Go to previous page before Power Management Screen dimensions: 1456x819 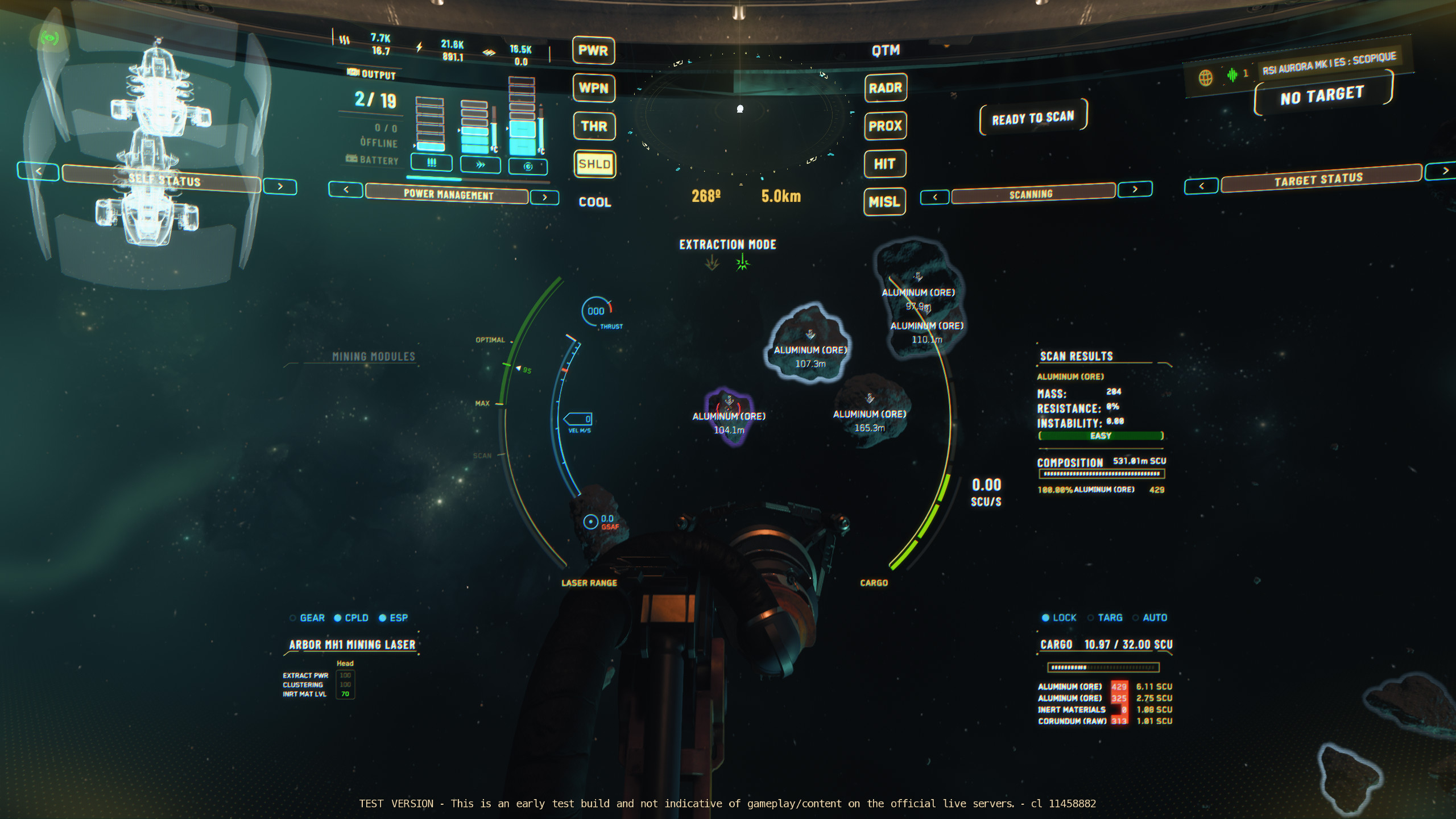(346, 189)
